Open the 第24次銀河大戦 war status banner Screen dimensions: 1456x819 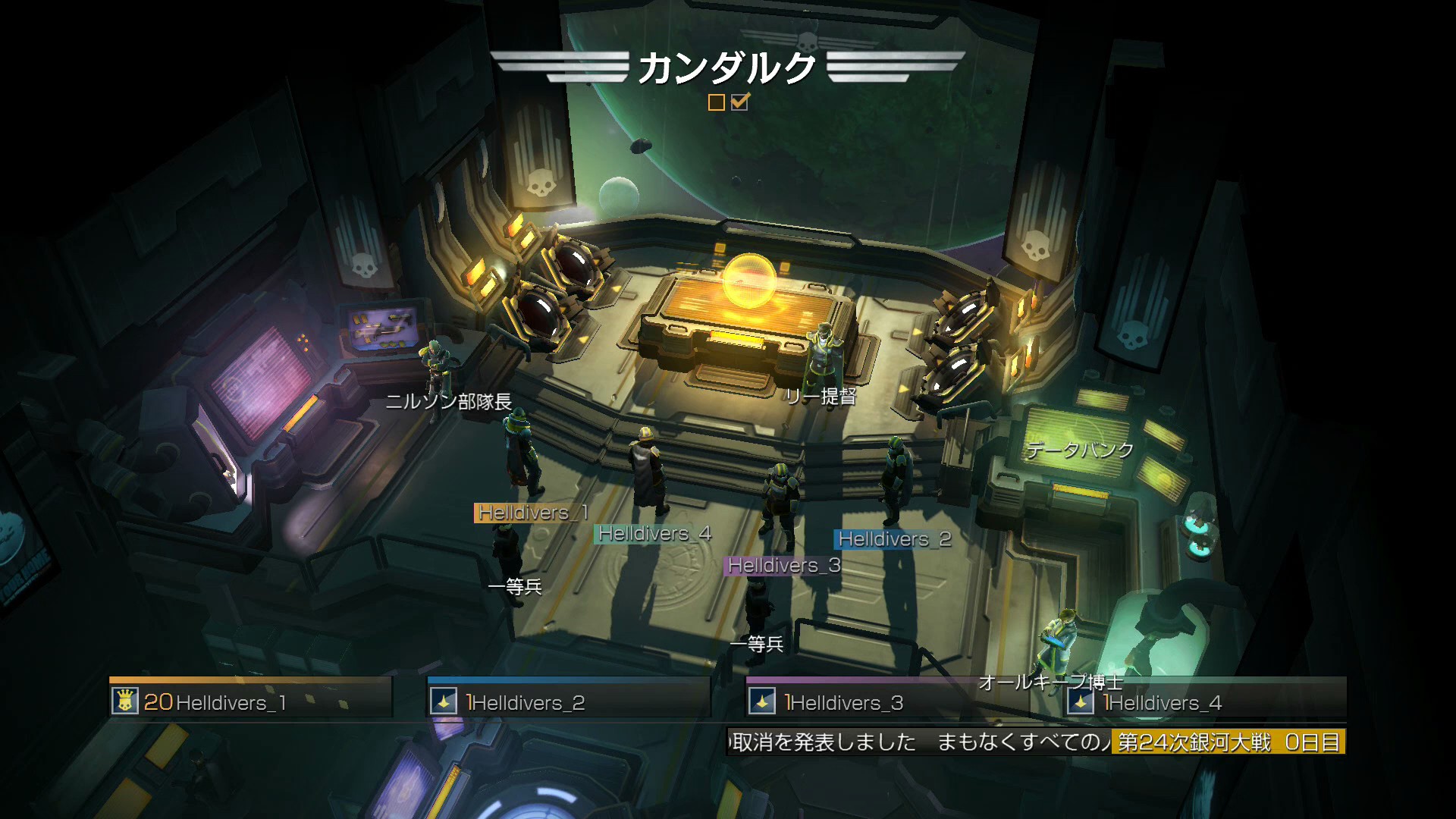coord(1228,742)
